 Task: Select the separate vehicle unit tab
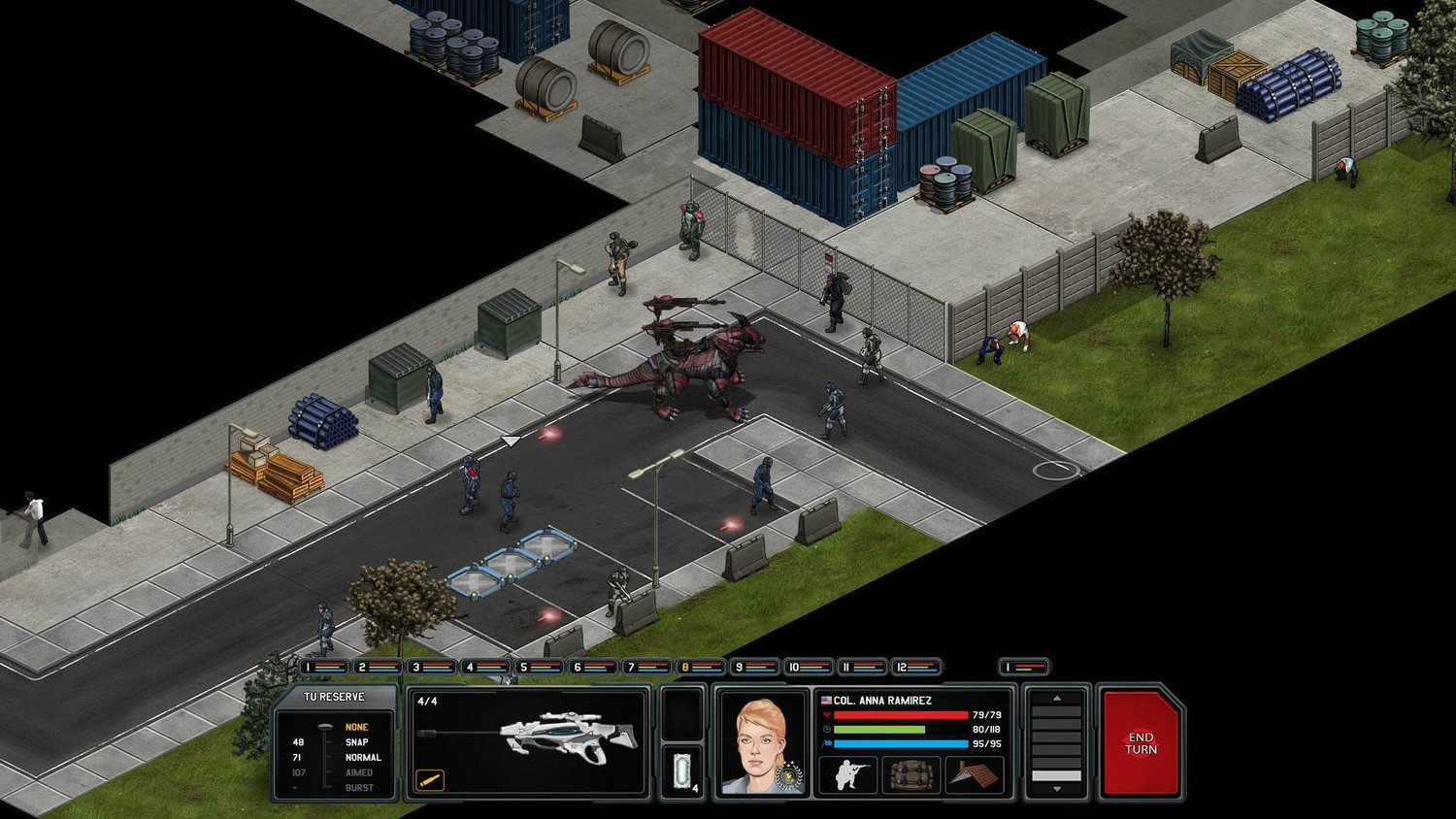pyautogui.click(x=1024, y=668)
